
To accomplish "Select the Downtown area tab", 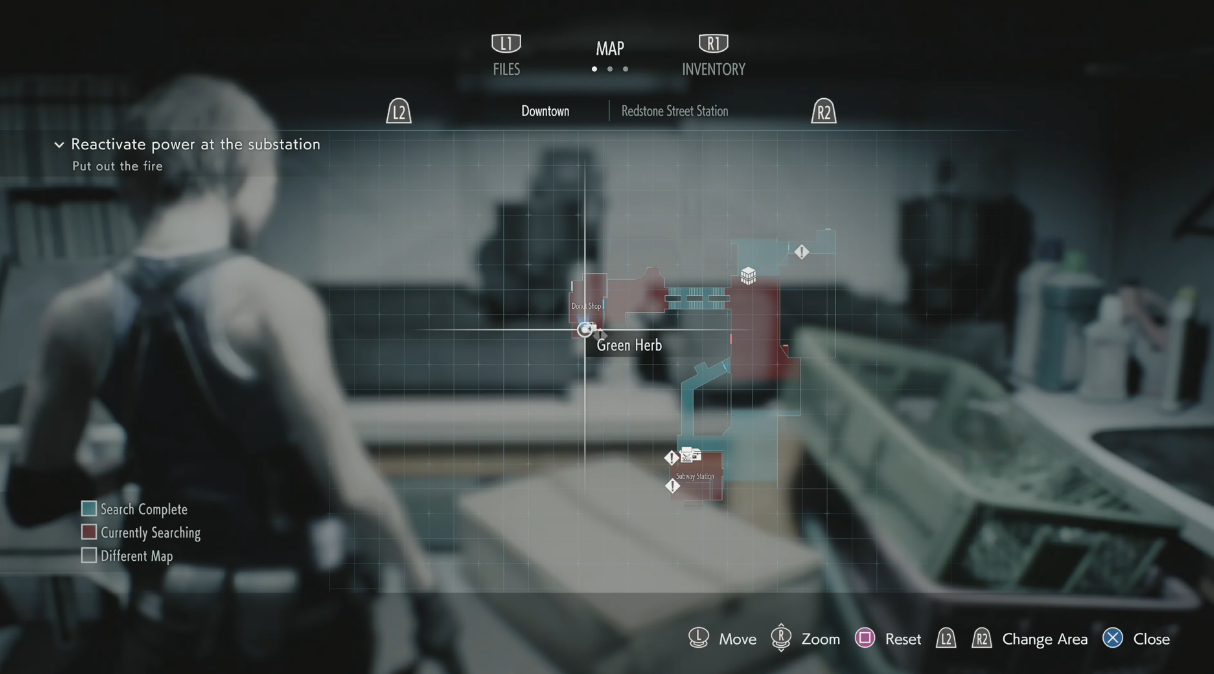I will click(545, 111).
